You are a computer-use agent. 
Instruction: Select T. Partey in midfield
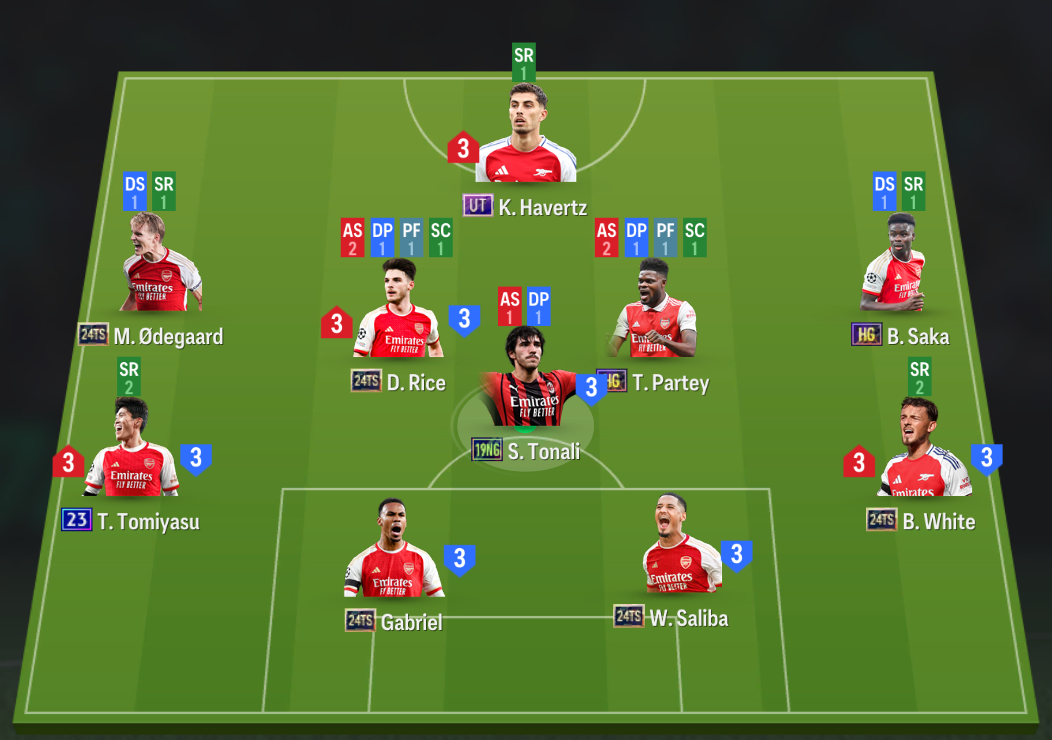coord(654,311)
